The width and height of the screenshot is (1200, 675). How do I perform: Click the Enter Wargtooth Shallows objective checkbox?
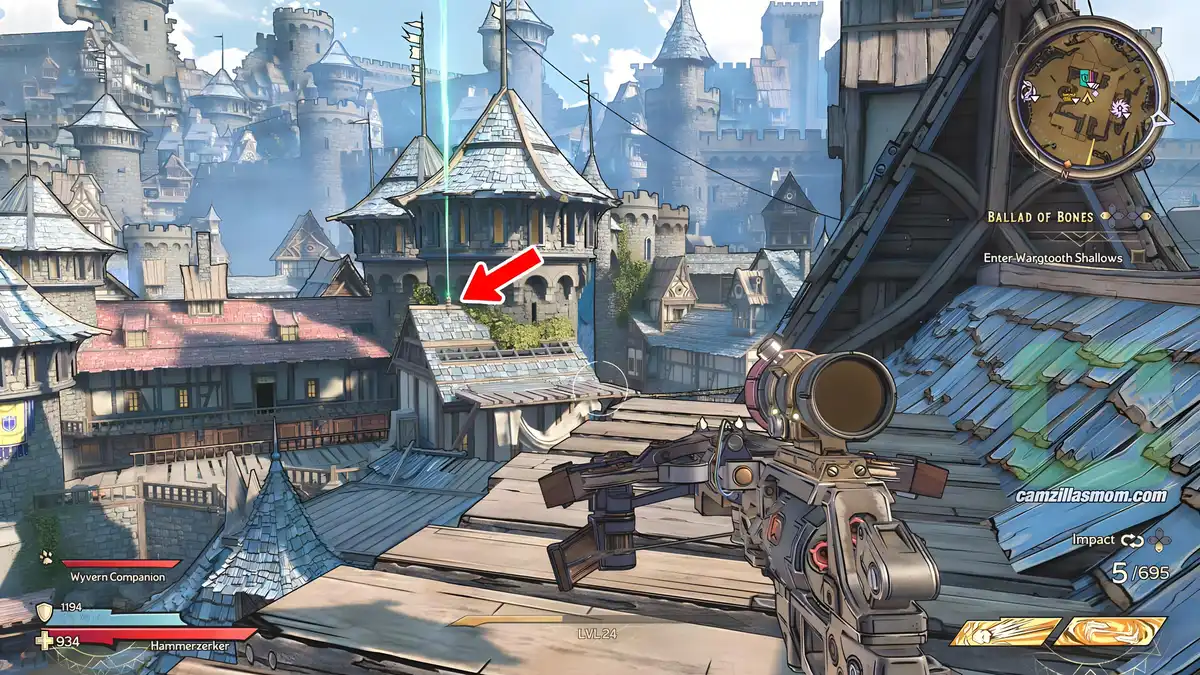coord(1139,258)
